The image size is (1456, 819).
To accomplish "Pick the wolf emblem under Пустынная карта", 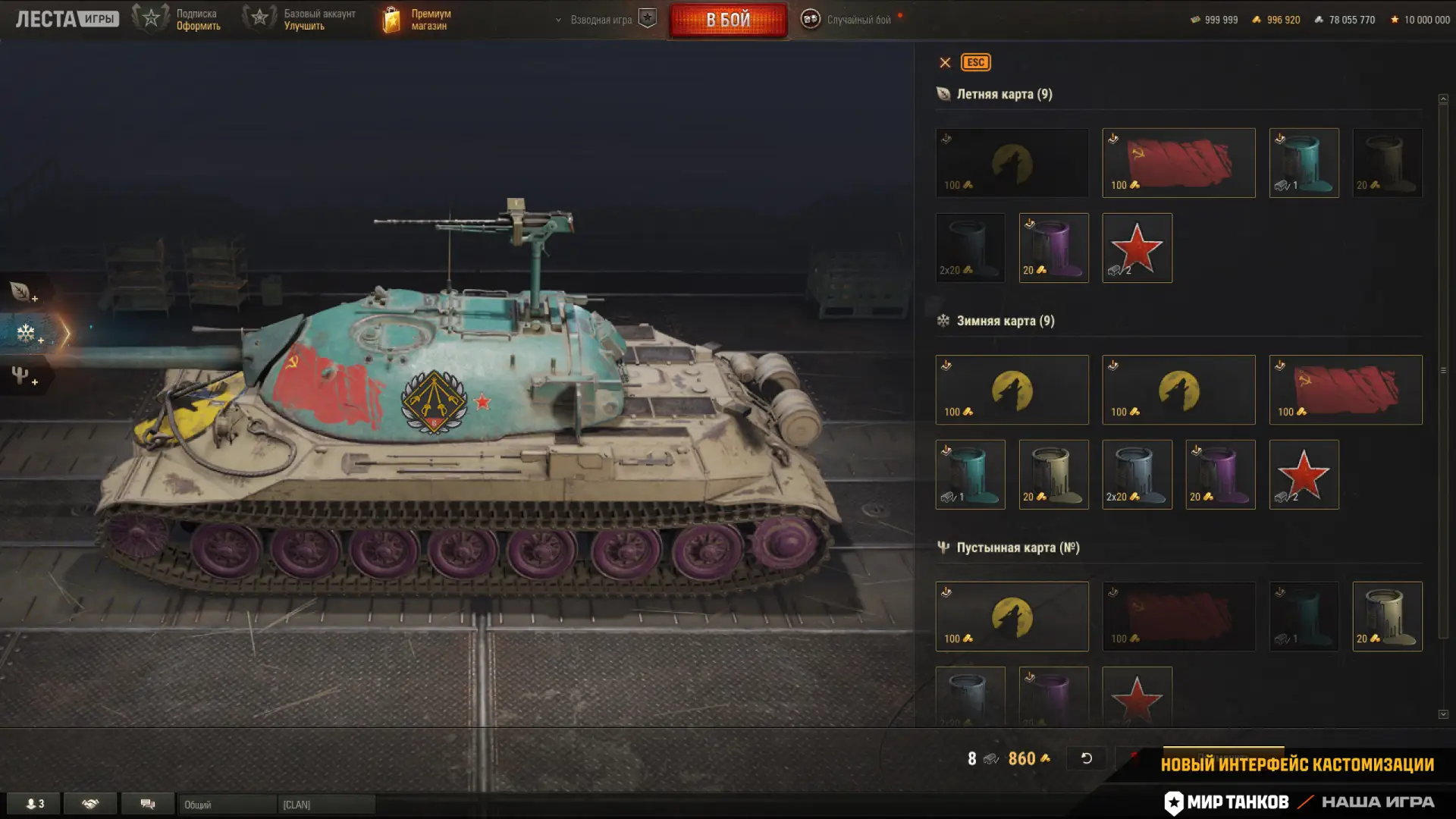I will pyautogui.click(x=1012, y=617).
